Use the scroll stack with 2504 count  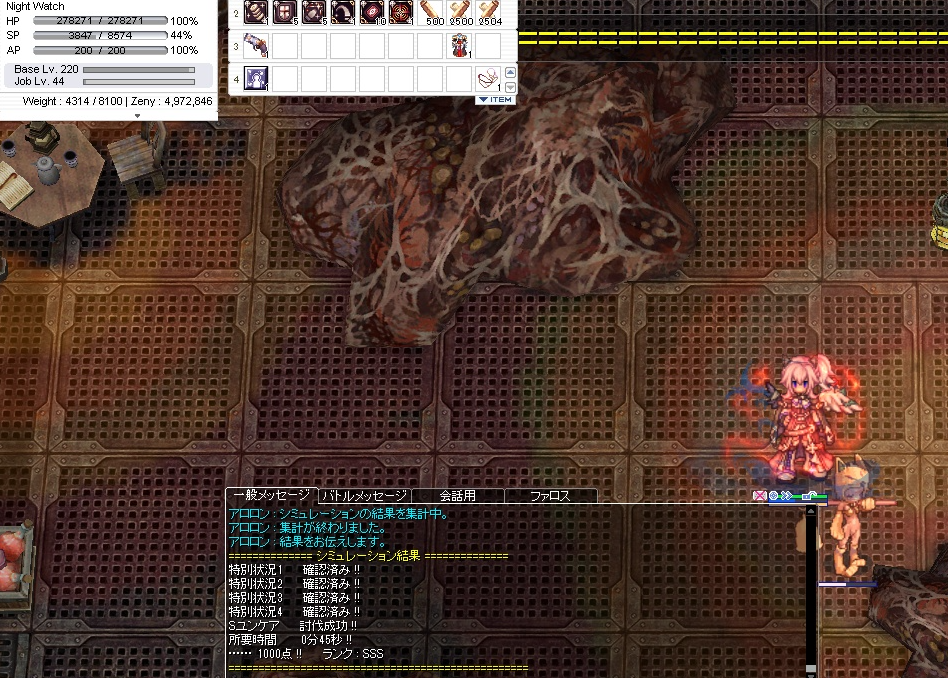coord(490,13)
